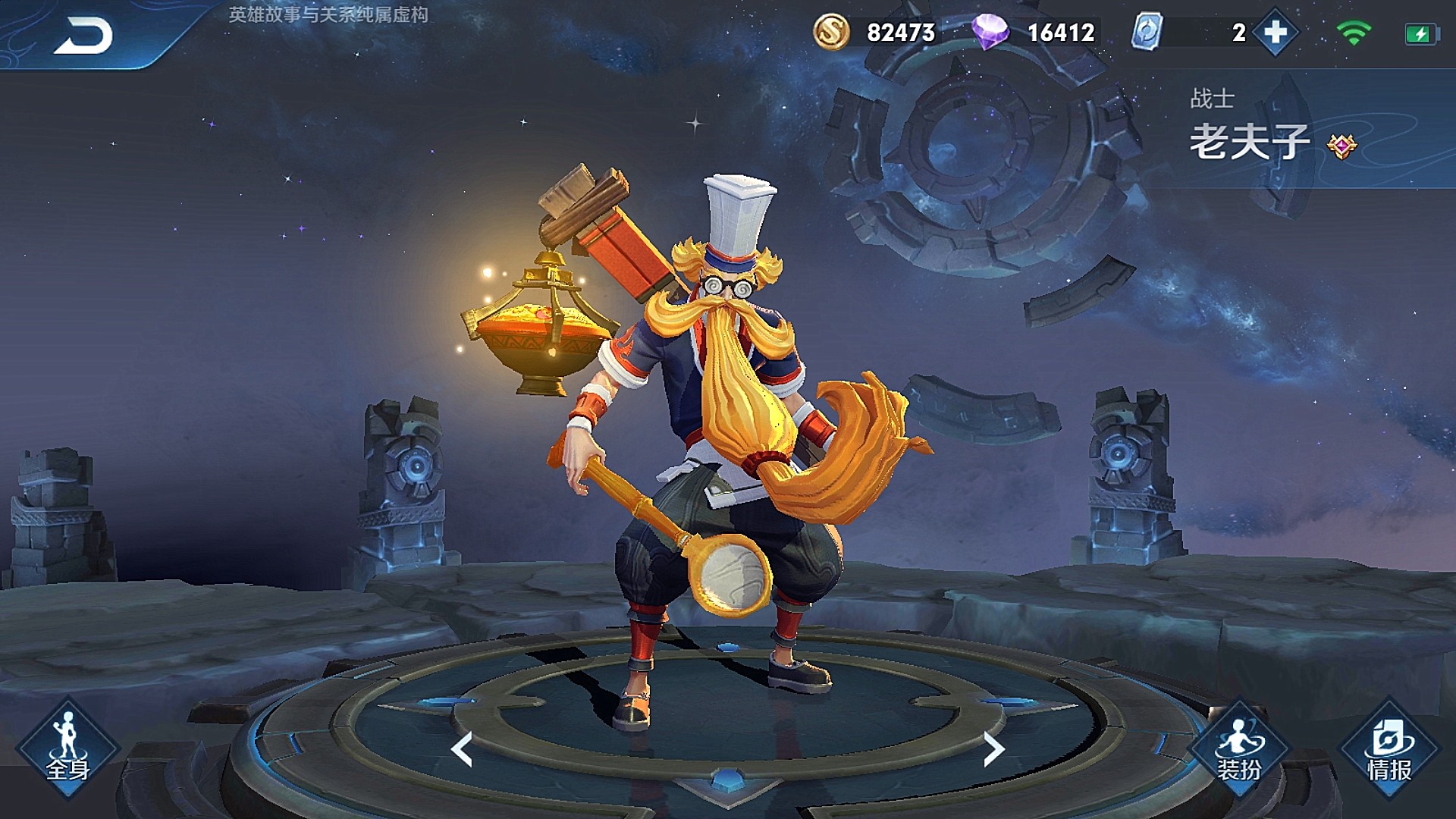Screen dimensions: 1456x819
Task: Go back with the return arrow
Action: [83, 35]
